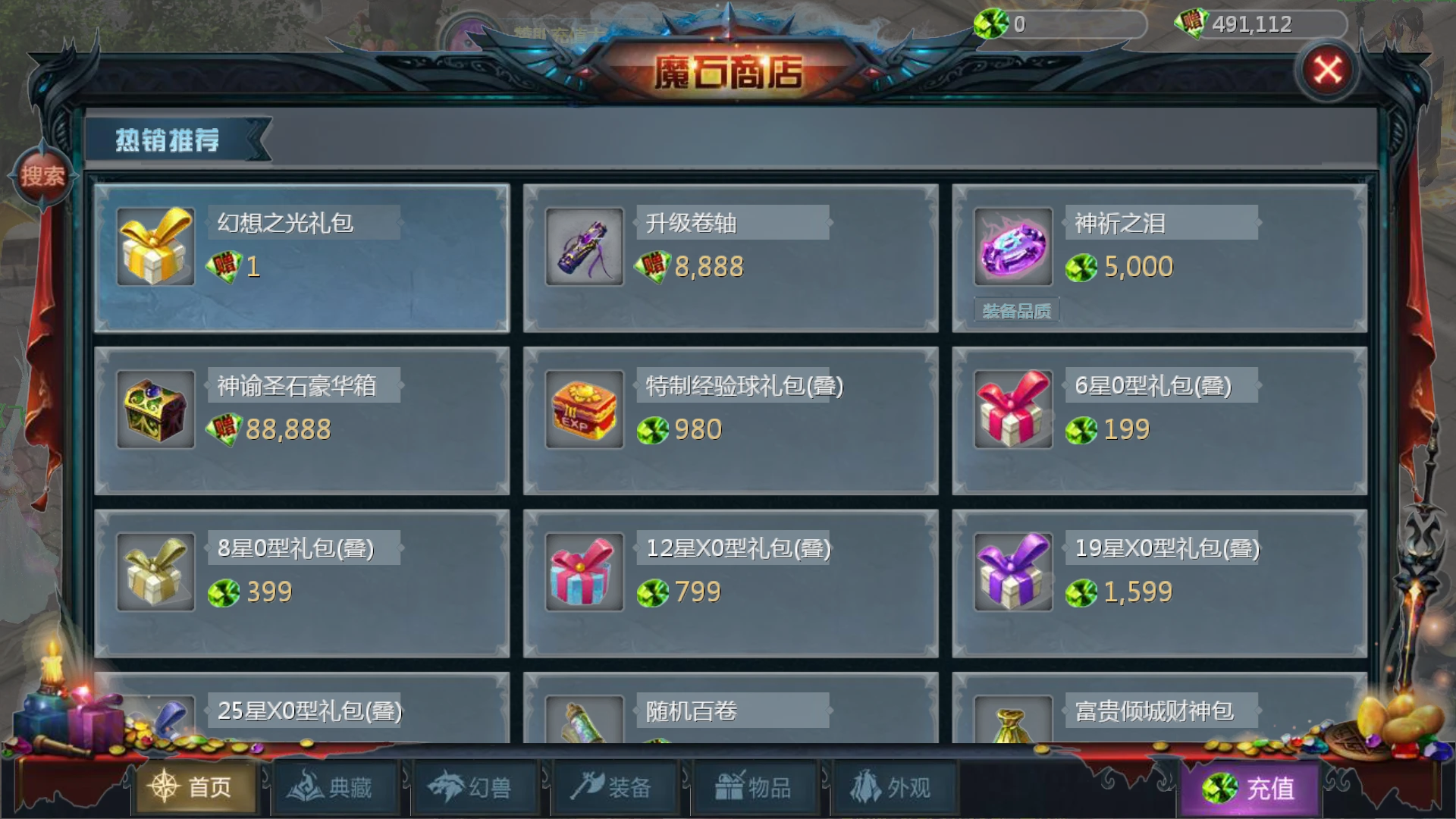Switch to the 典藏 tab
The width and height of the screenshot is (1456, 819).
tap(336, 787)
